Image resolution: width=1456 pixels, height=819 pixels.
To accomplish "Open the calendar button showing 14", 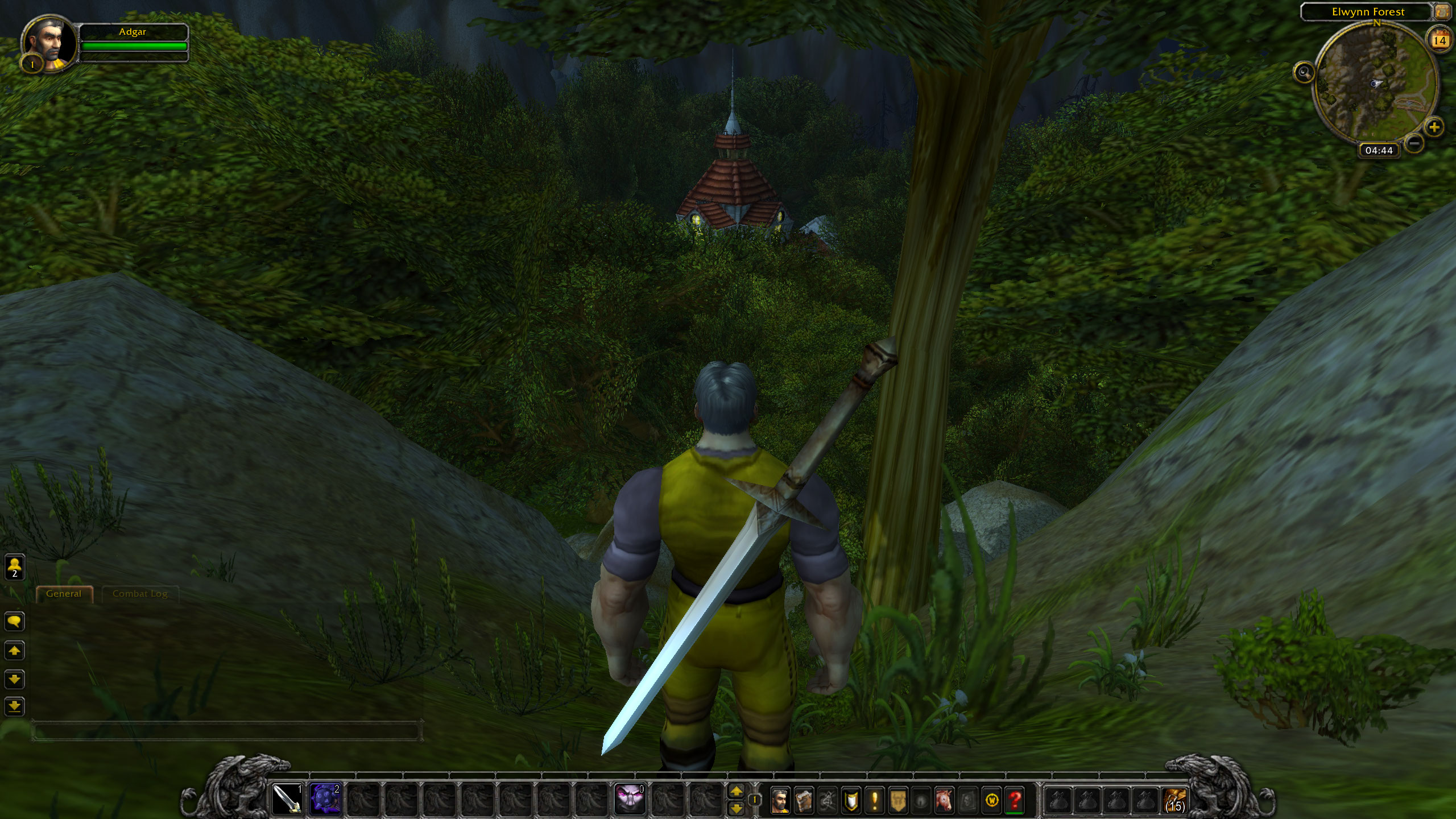I will [1440, 40].
